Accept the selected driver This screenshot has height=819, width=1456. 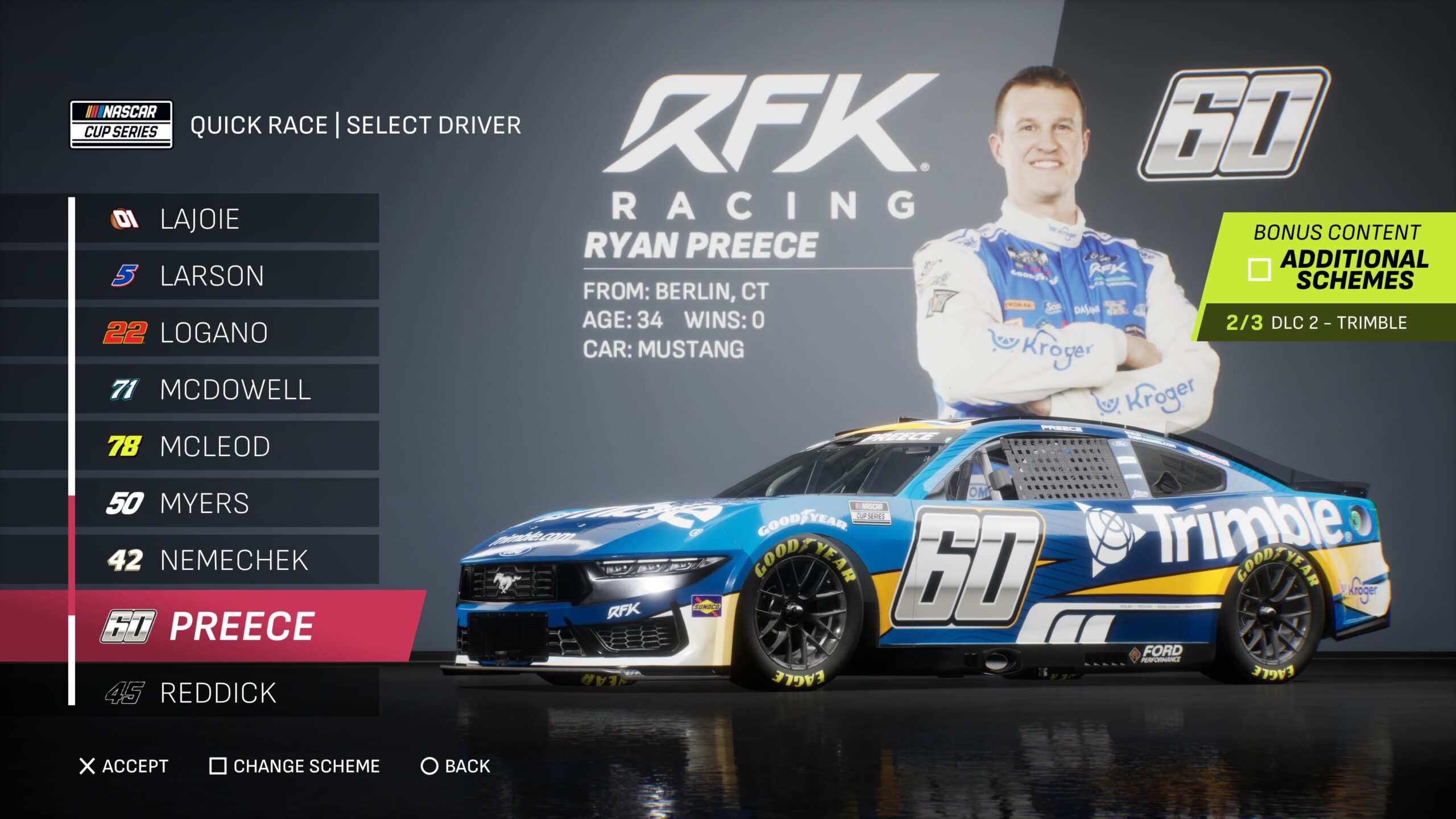(x=124, y=766)
